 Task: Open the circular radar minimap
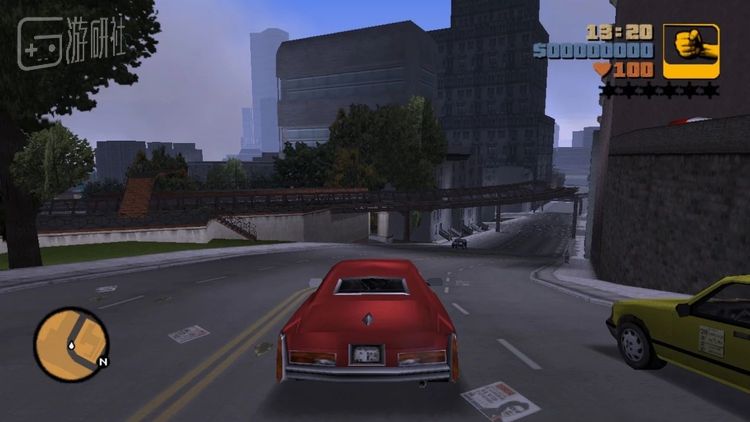click(71, 343)
